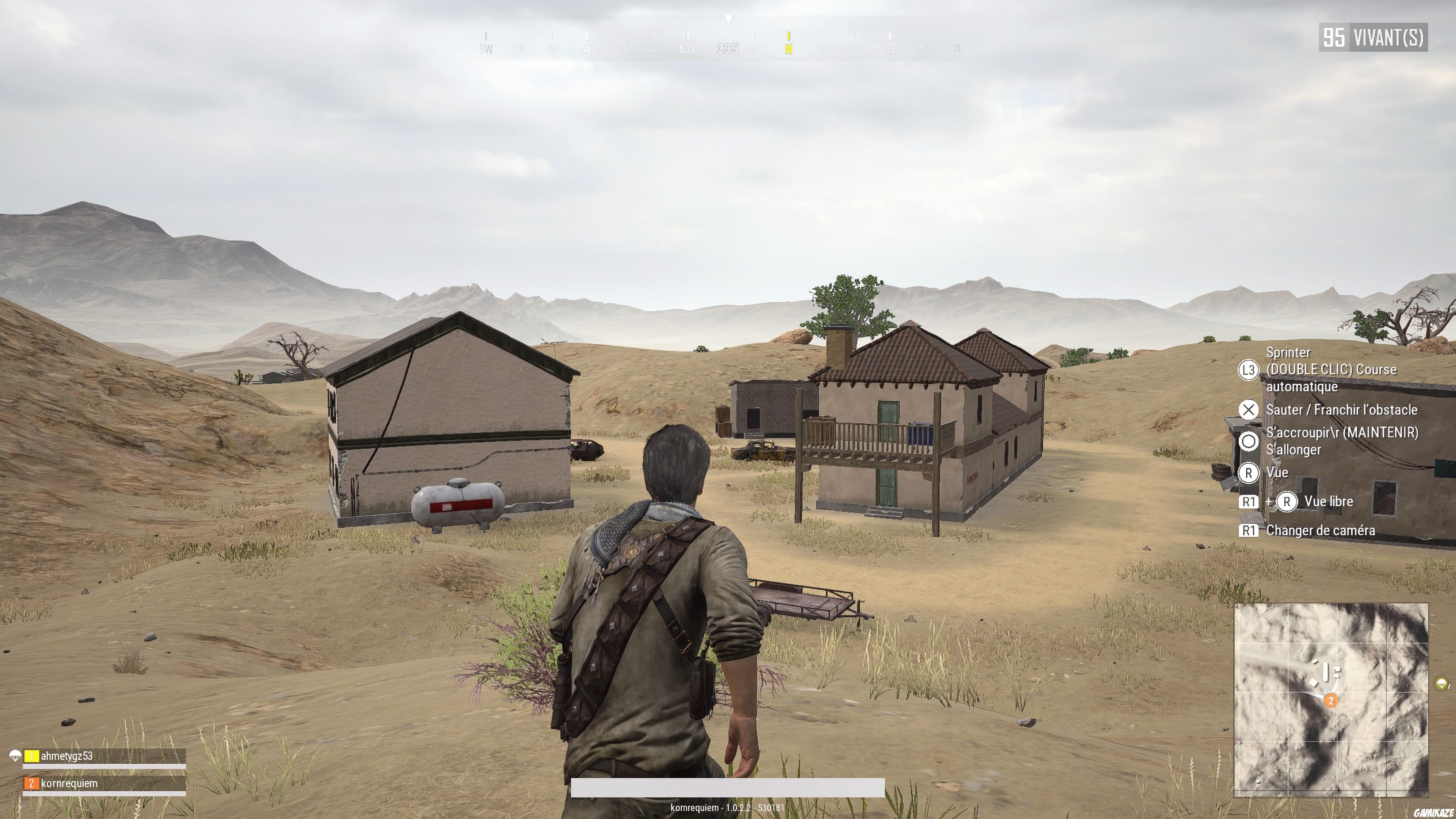Select the 95 VIVANT(S) counter
The height and width of the screenshot is (819, 1456).
pyautogui.click(x=1372, y=37)
